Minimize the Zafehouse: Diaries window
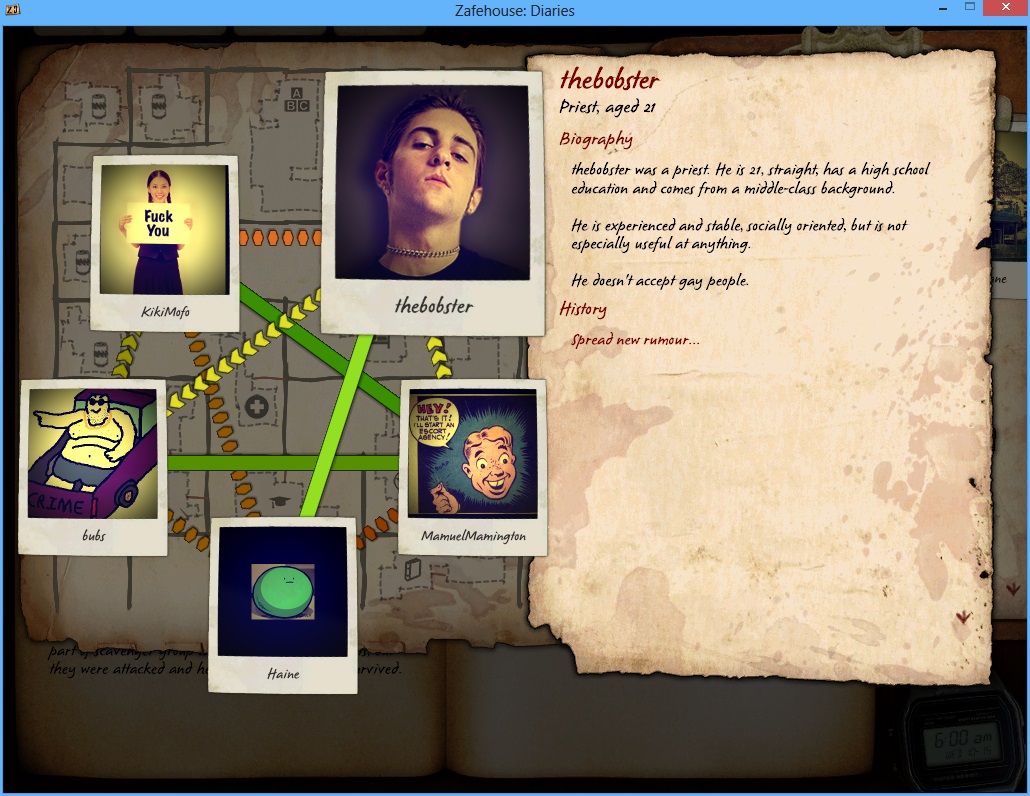The width and height of the screenshot is (1030, 796). pyautogui.click(x=941, y=9)
